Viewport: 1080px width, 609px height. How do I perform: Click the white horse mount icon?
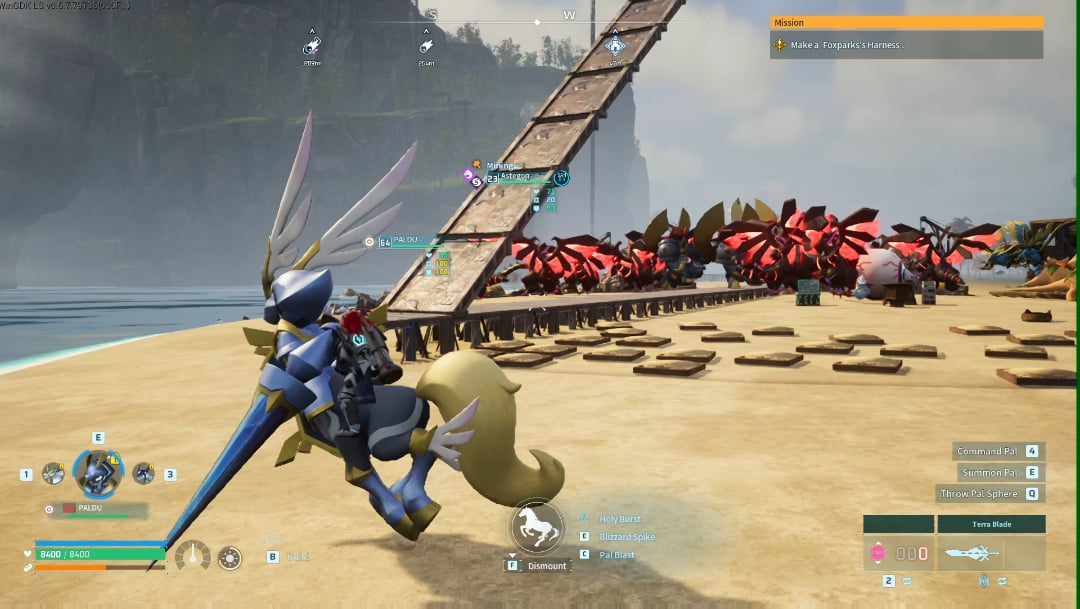pyautogui.click(x=537, y=526)
